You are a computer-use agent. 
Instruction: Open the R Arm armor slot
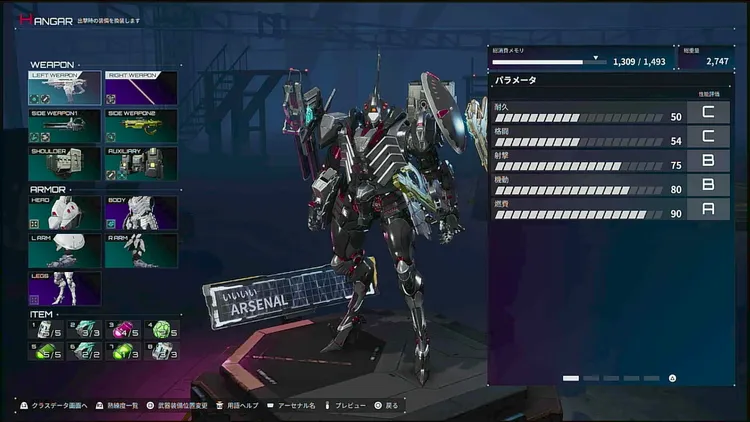point(141,250)
